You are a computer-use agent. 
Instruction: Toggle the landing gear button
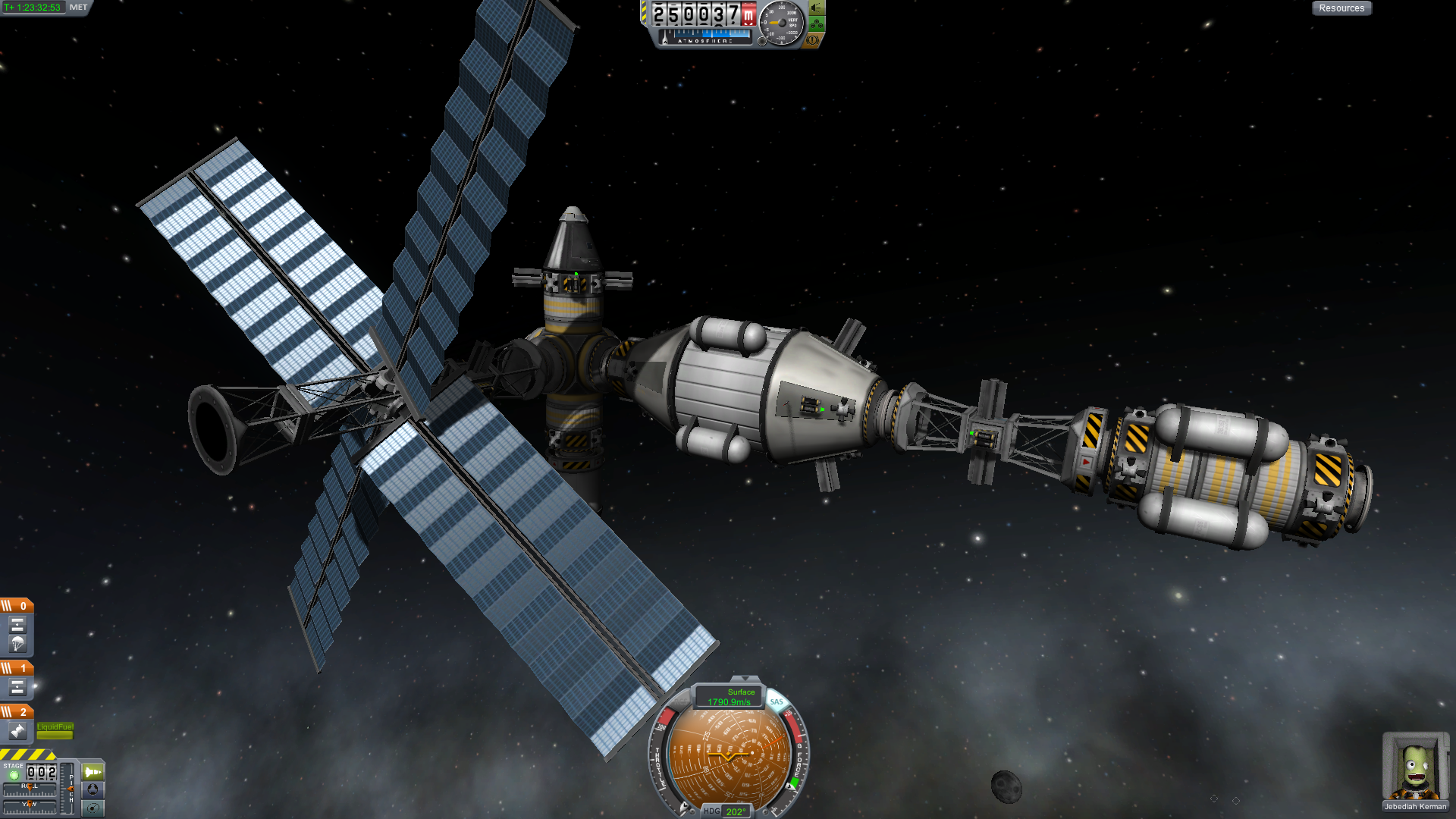(x=817, y=24)
